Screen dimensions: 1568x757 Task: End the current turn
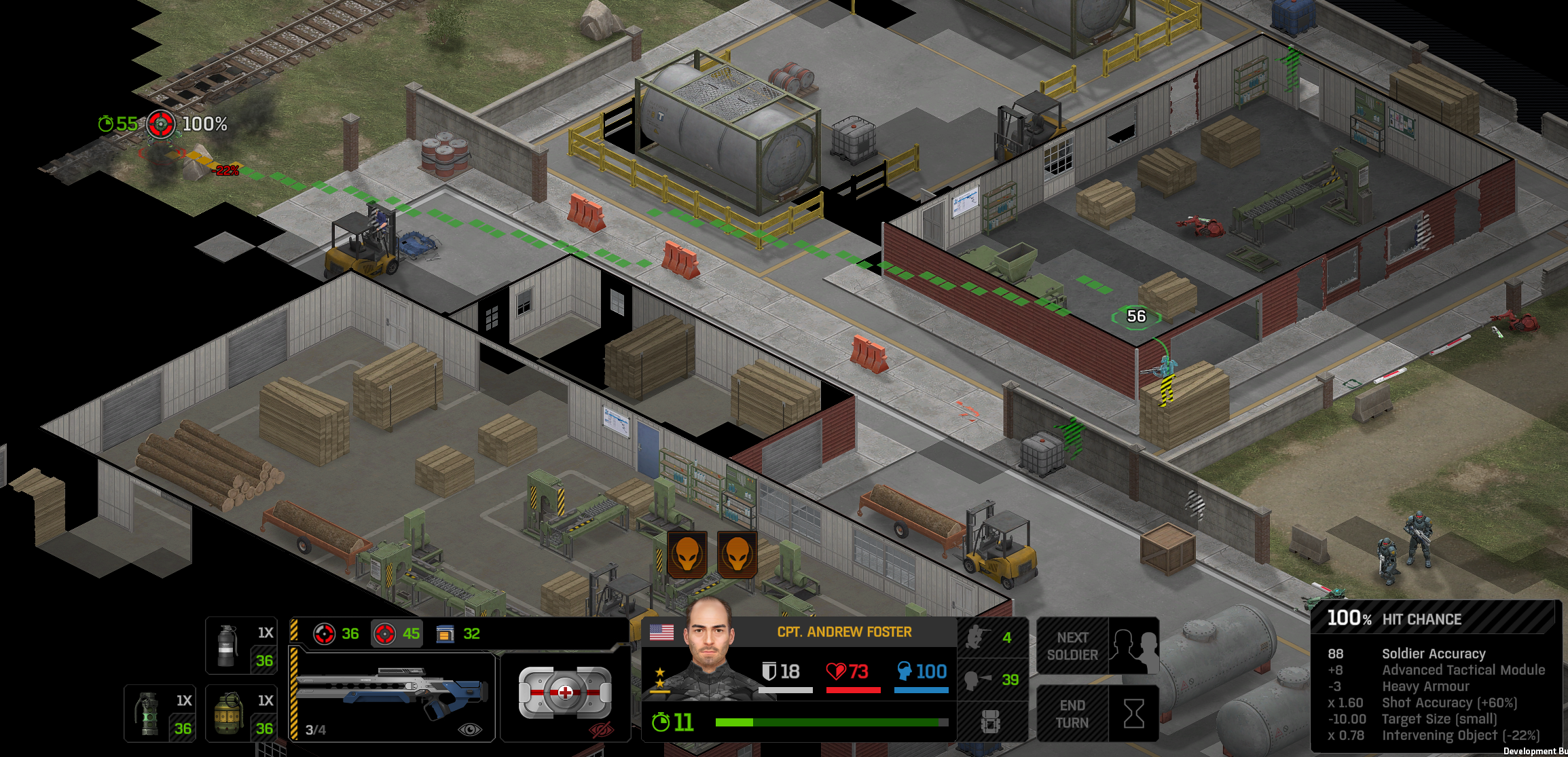(x=1097, y=714)
